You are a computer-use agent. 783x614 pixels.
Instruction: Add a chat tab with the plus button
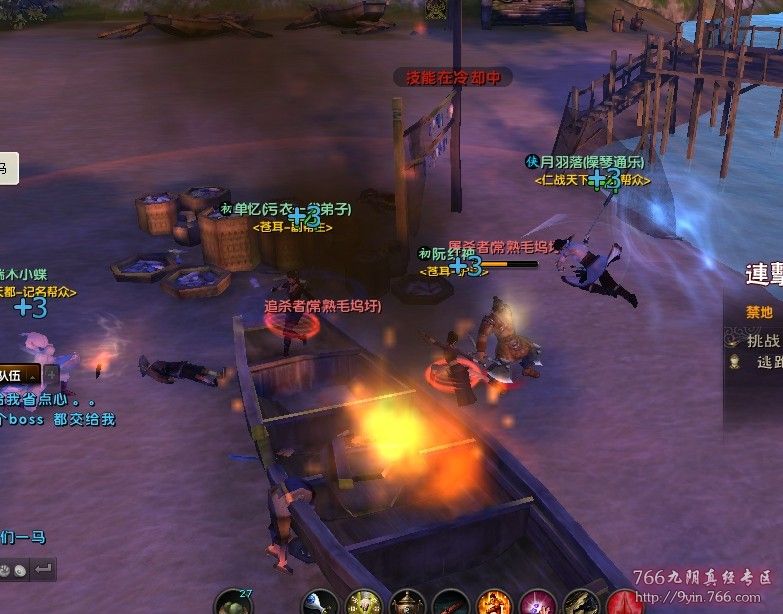(x=50, y=375)
